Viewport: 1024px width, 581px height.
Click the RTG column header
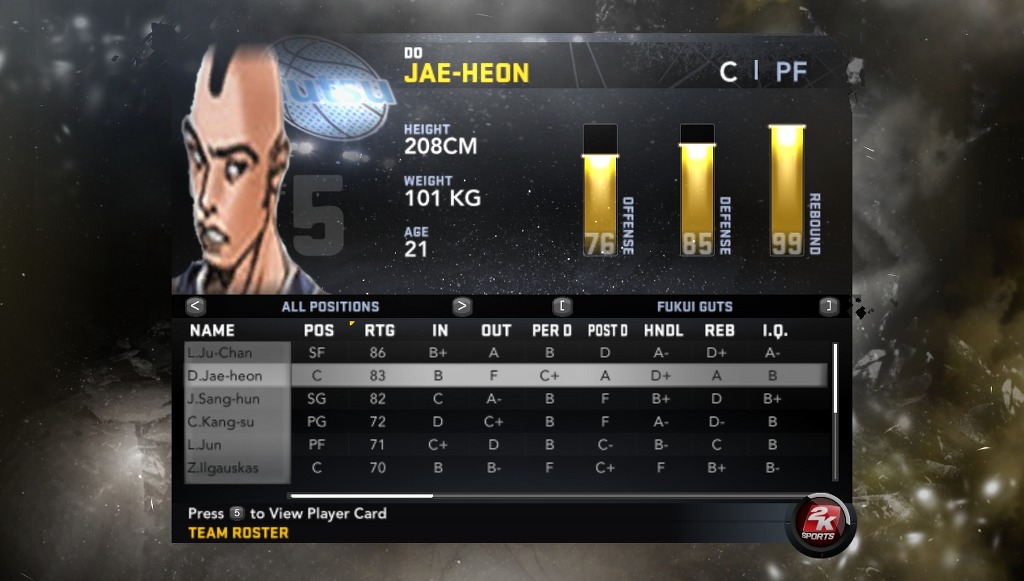click(x=379, y=330)
